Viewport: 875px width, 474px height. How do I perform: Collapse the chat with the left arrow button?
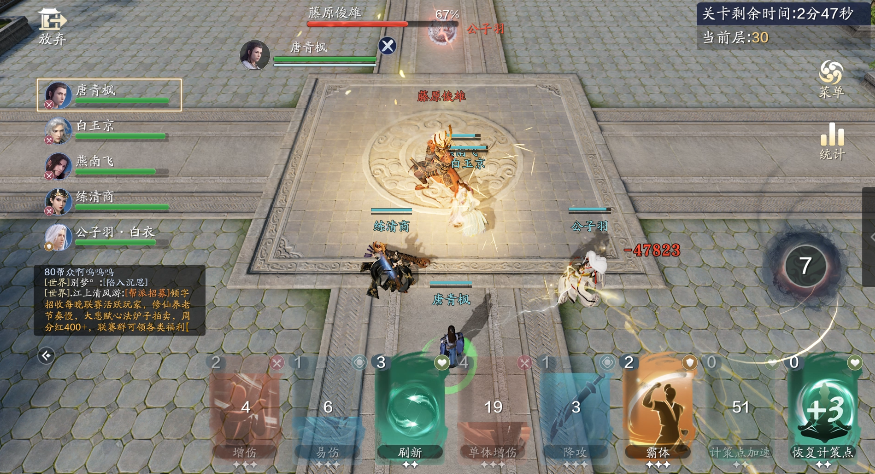click(x=46, y=355)
